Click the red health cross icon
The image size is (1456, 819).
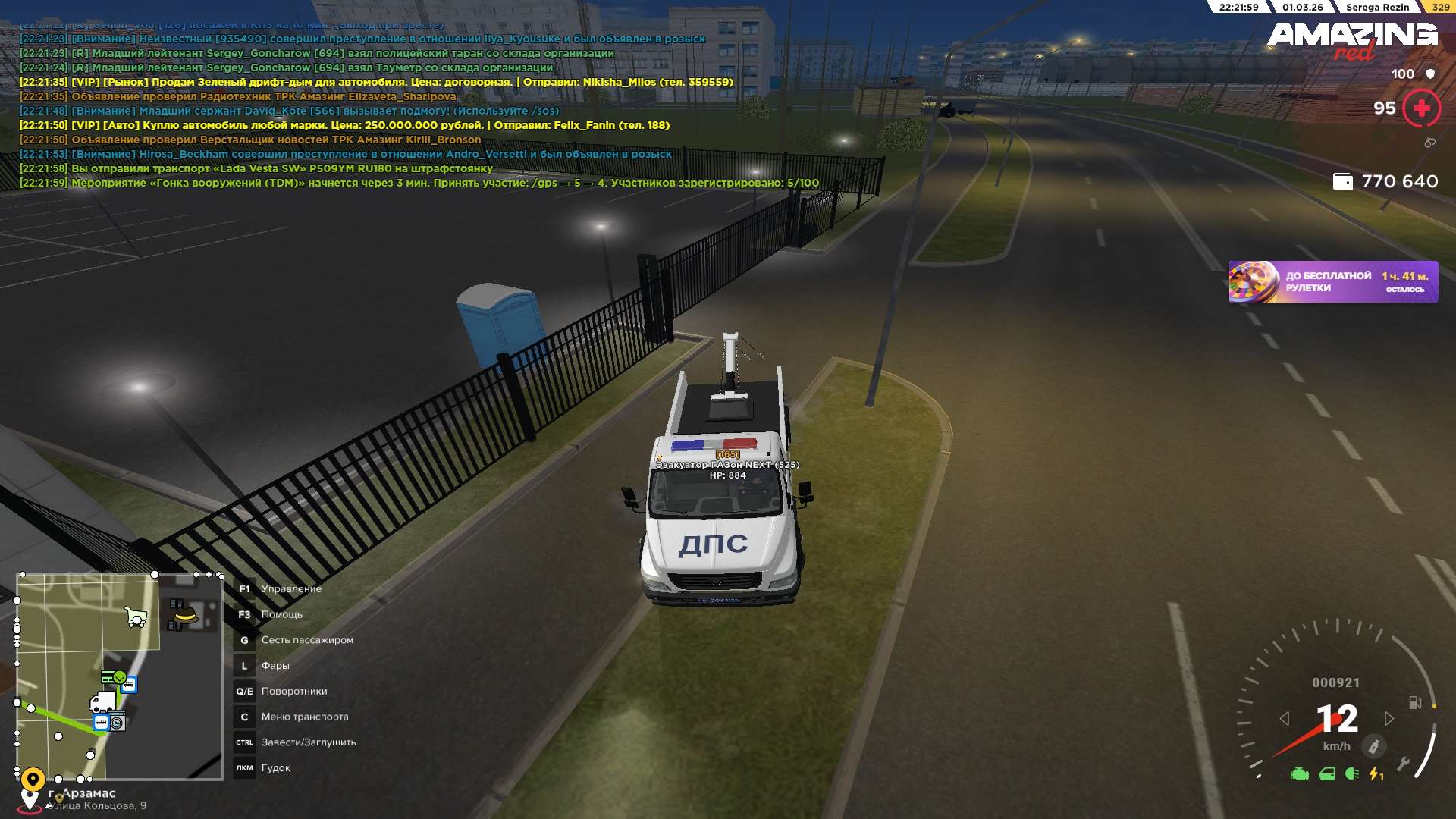1421,108
